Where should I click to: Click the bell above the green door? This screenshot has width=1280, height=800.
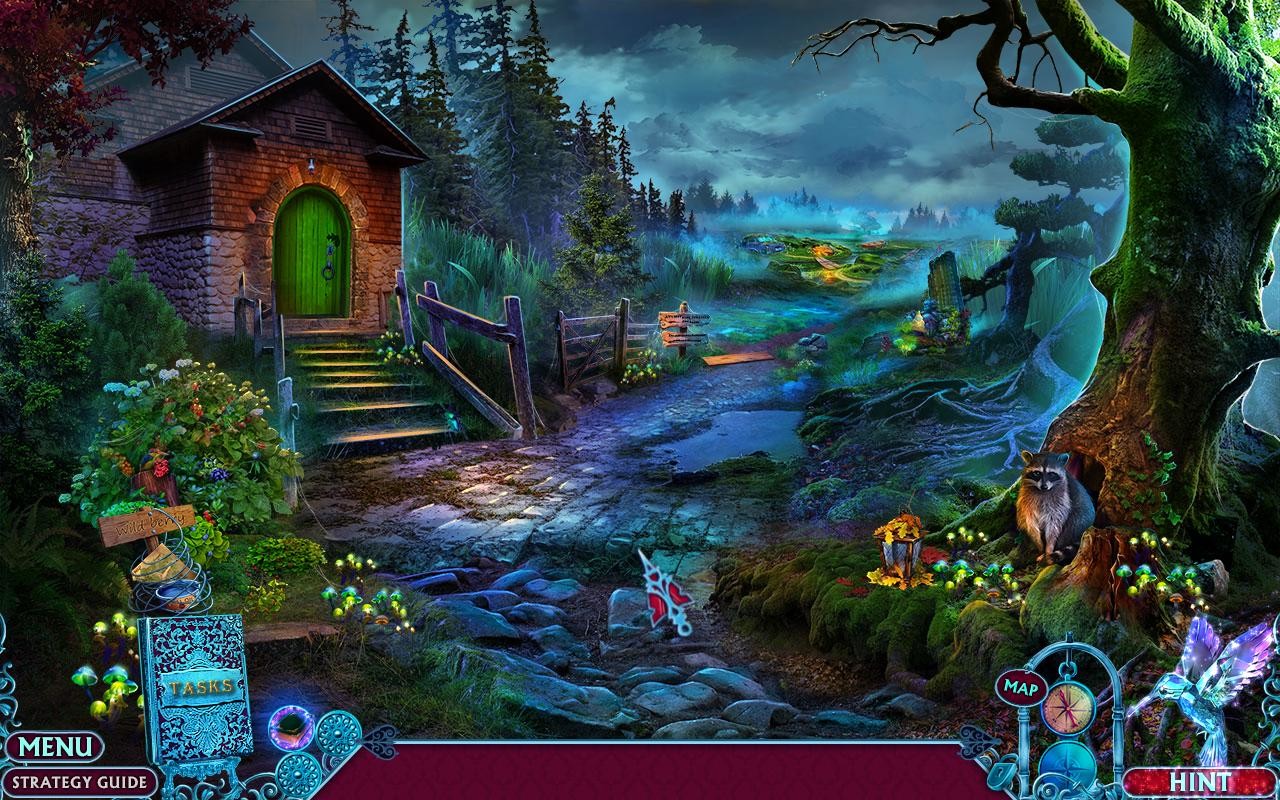coord(311,160)
